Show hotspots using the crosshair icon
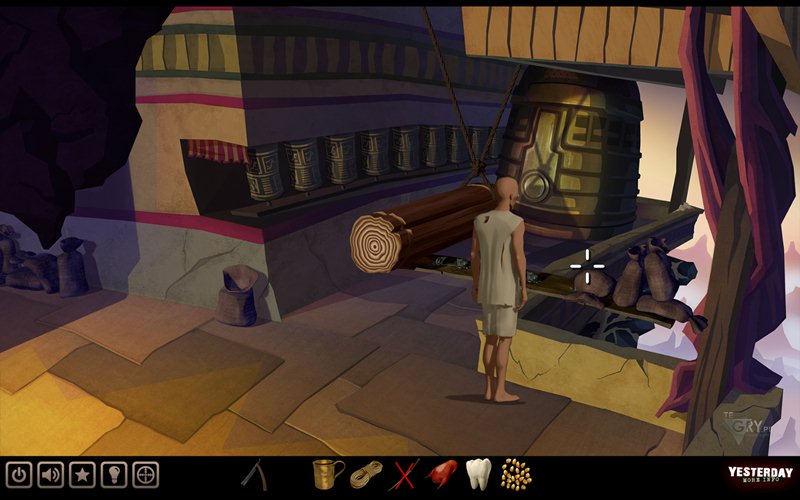The image size is (800, 500). tap(146, 473)
